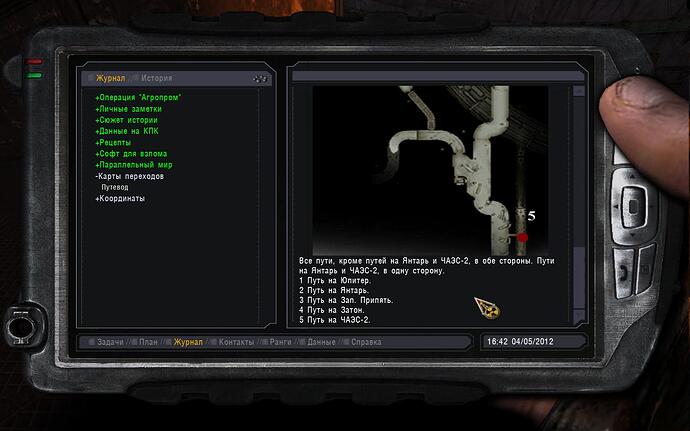The height and width of the screenshot is (431, 690).
Task: Show the Ранги tab
Action: click(x=280, y=342)
